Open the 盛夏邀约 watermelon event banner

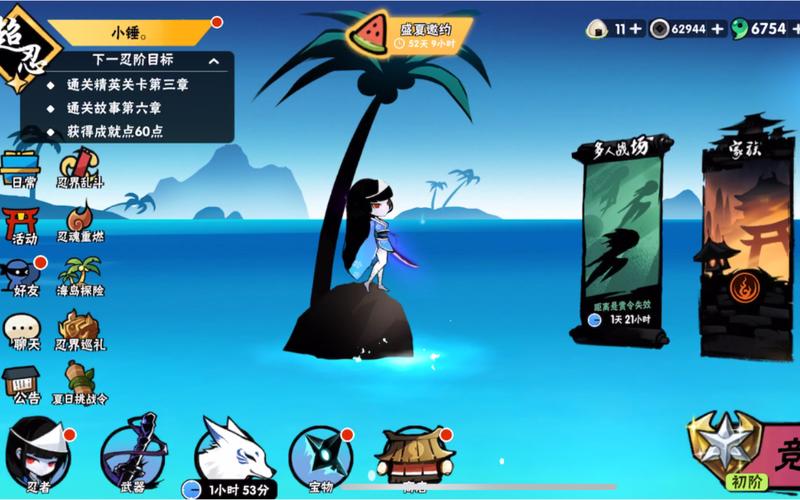tap(408, 34)
